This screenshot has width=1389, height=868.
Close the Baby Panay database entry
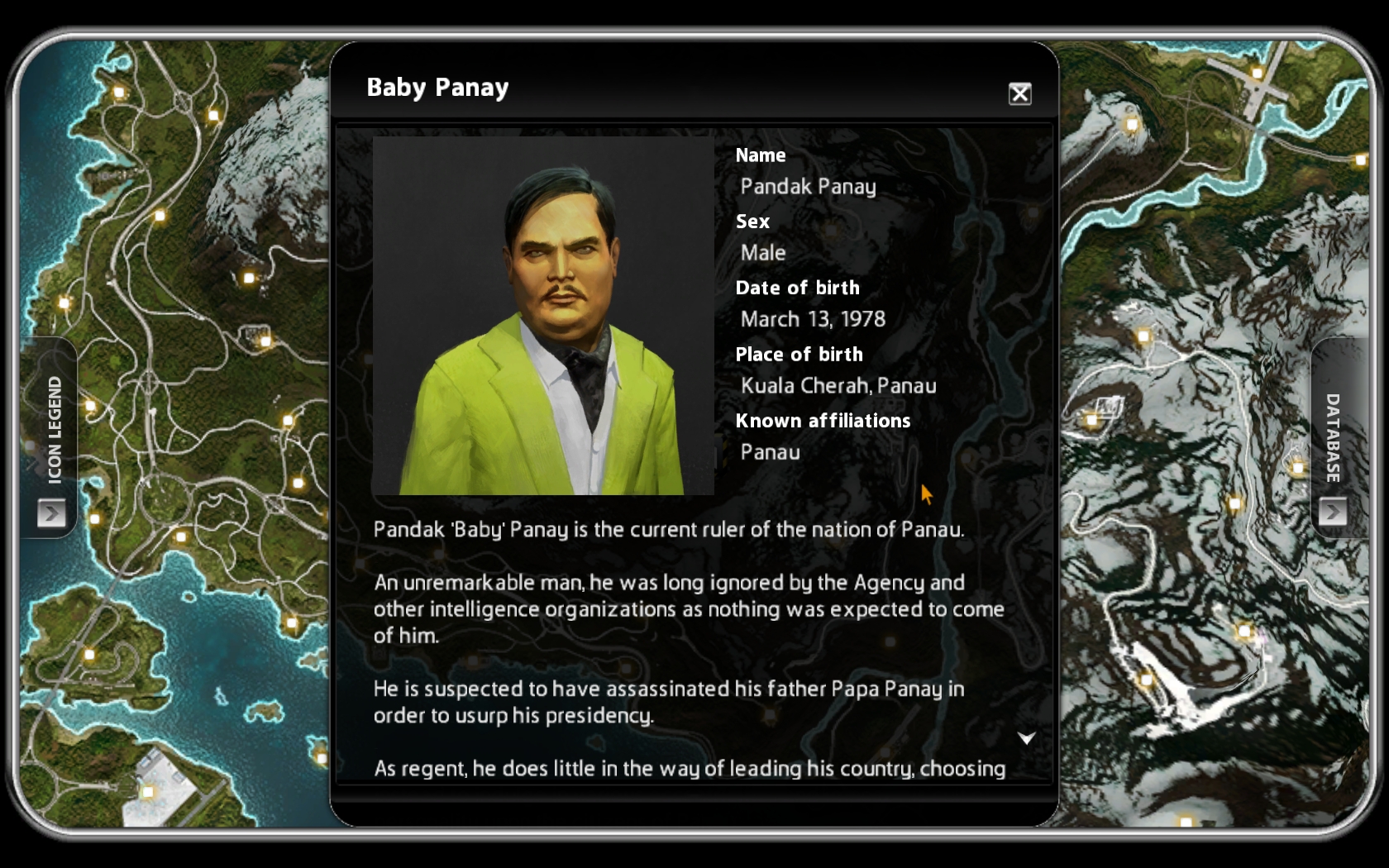(1019, 94)
